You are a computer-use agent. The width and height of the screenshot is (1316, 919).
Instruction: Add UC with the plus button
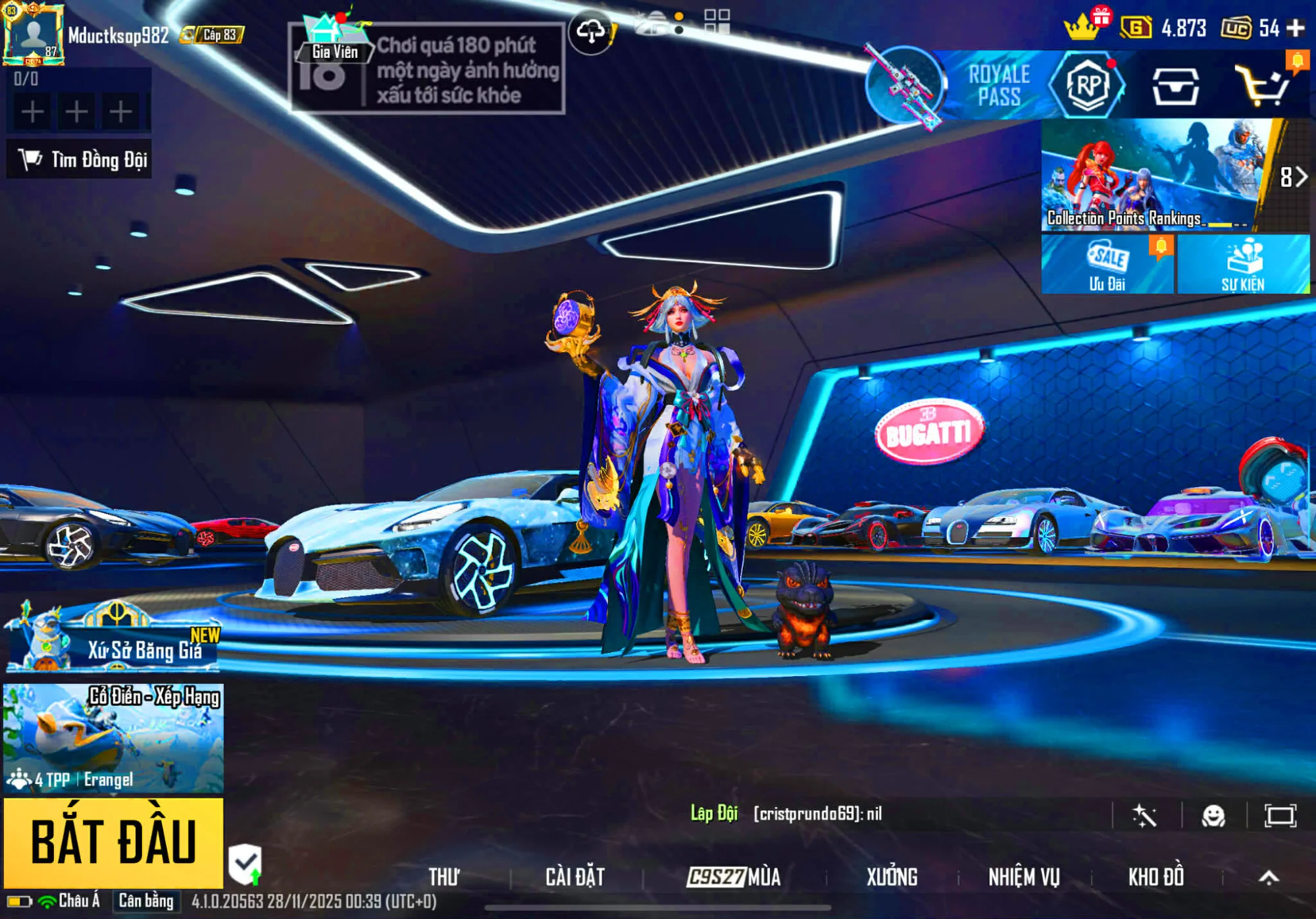pyautogui.click(x=1296, y=28)
